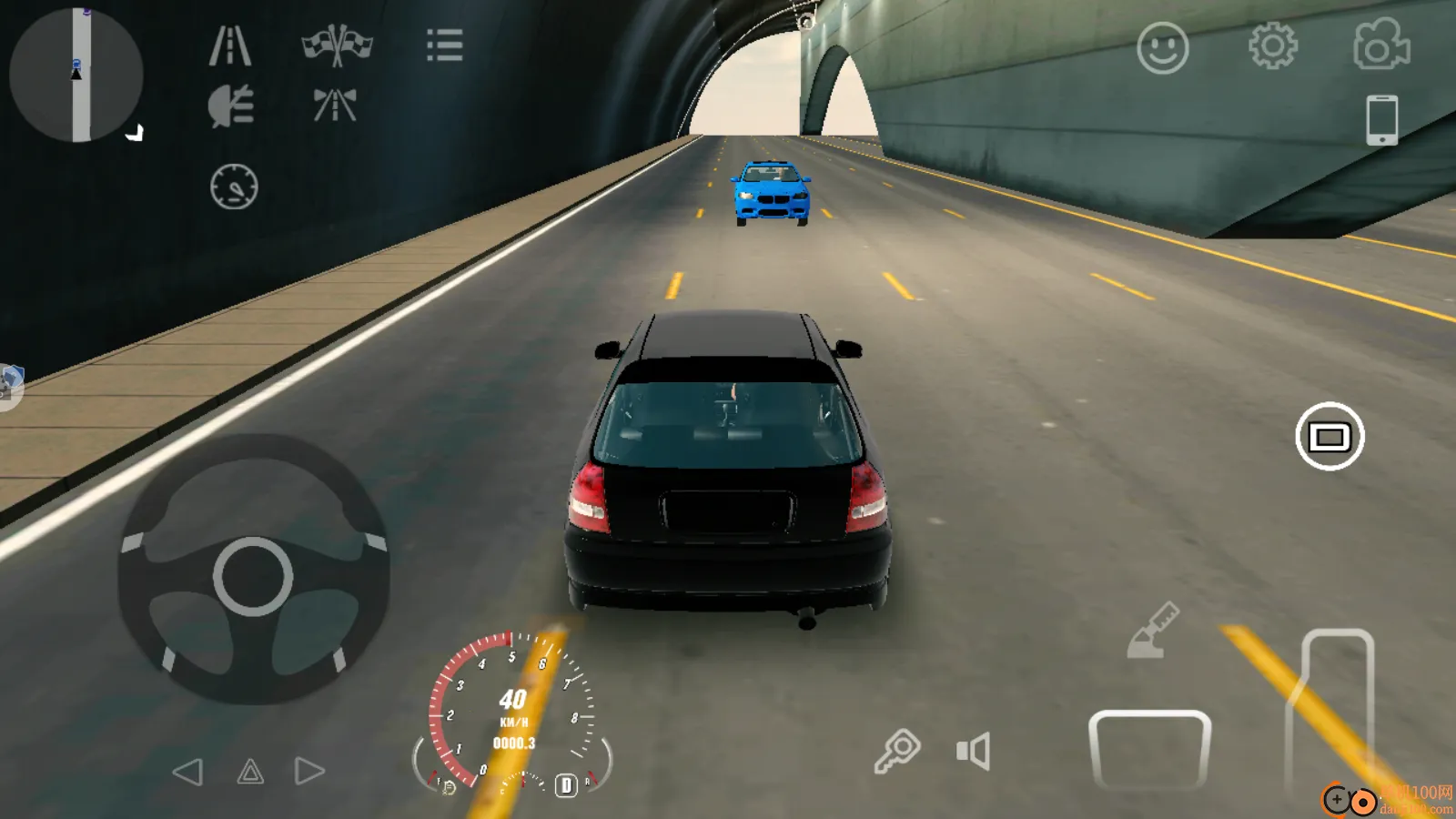
Task: Activate the left turn signal arrow
Action: click(190, 771)
